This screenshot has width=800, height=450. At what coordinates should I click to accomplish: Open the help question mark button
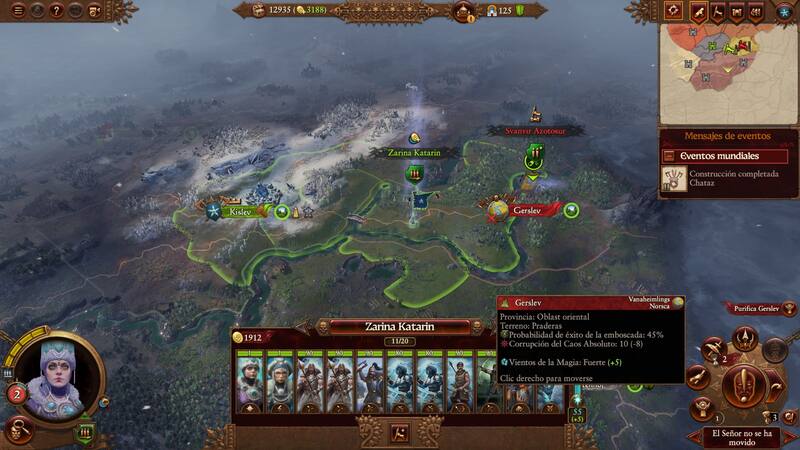pyautogui.click(x=57, y=11)
